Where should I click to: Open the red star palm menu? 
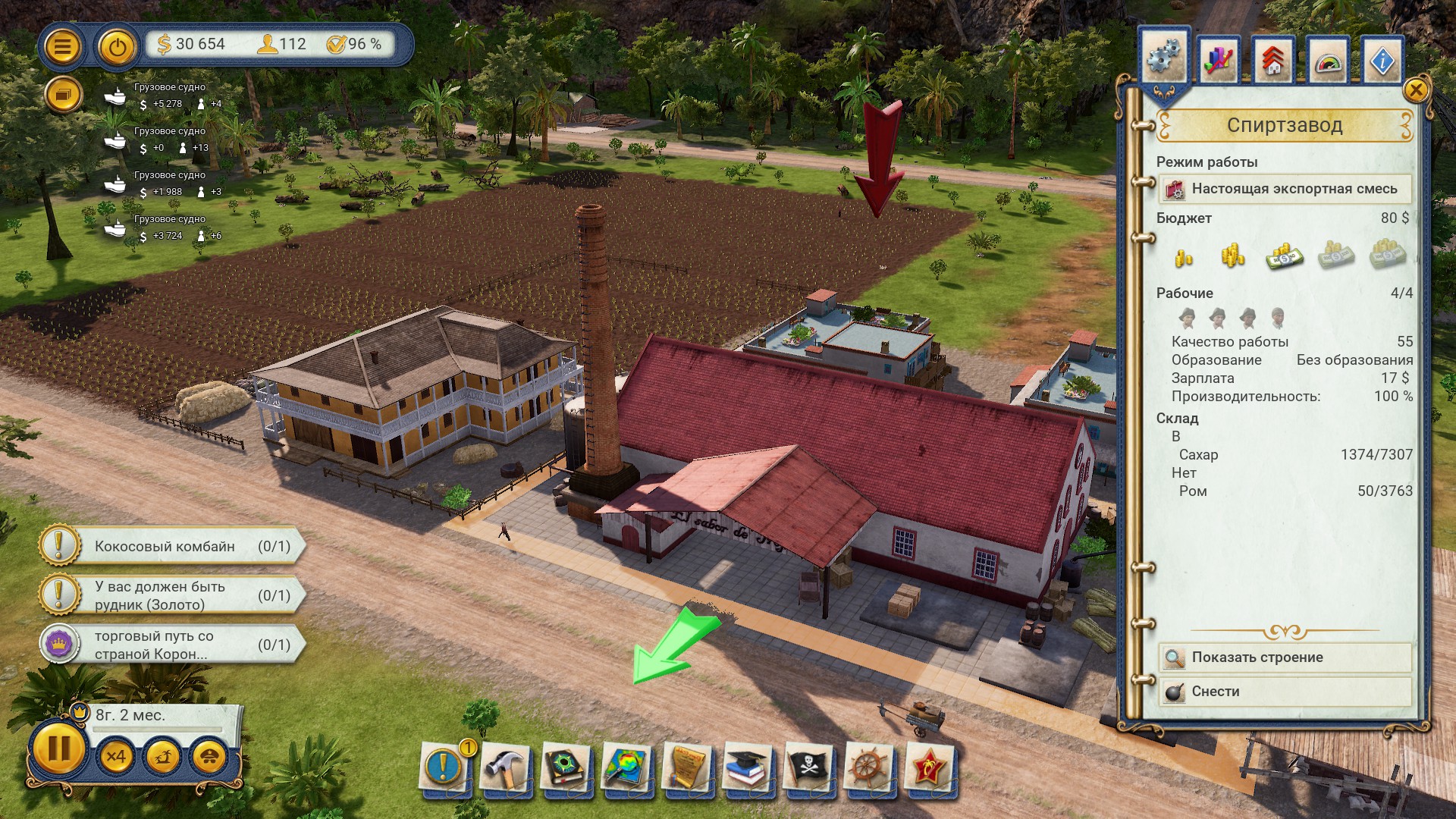tap(930, 767)
